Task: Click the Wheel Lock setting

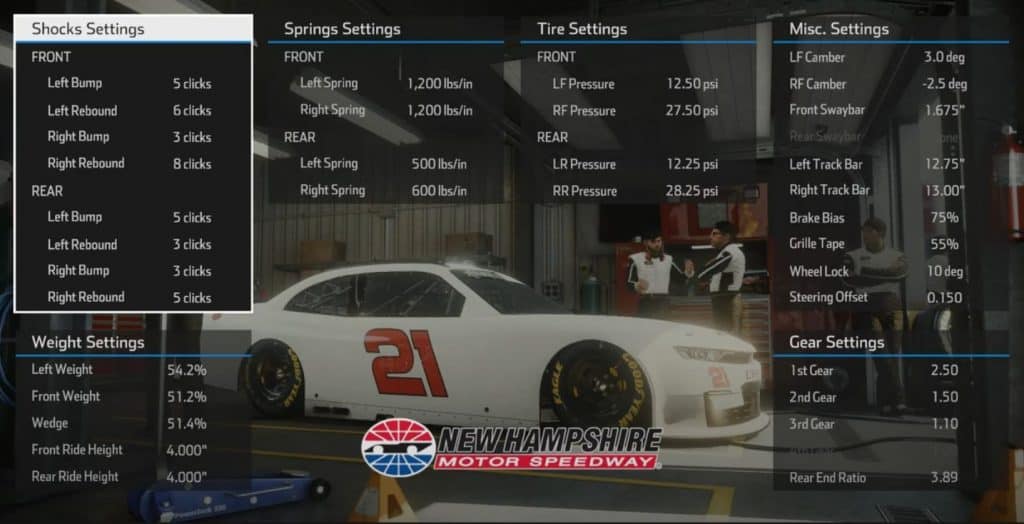Action: coord(876,271)
